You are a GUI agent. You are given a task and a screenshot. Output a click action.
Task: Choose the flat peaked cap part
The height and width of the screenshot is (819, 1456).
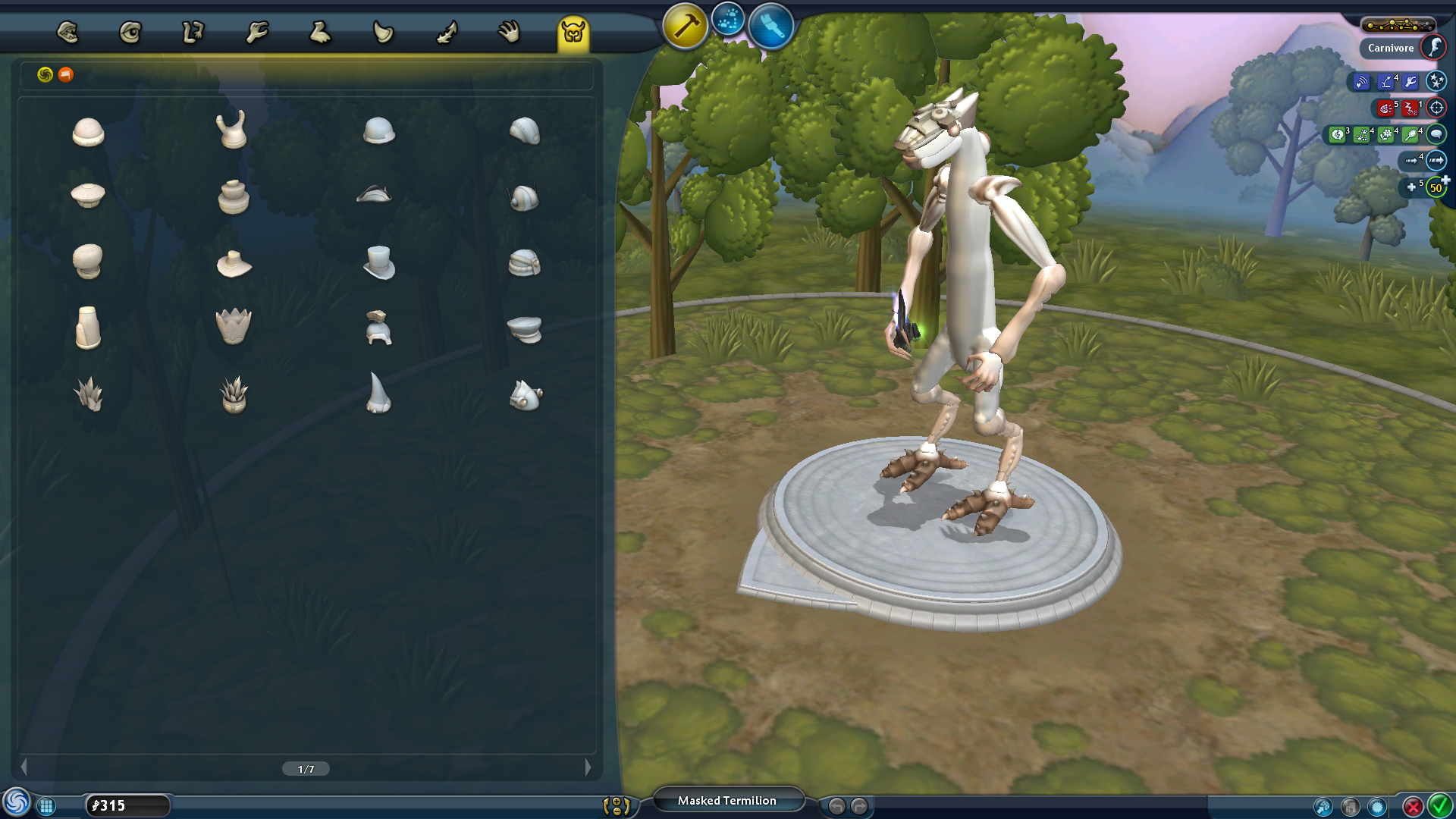tap(524, 329)
